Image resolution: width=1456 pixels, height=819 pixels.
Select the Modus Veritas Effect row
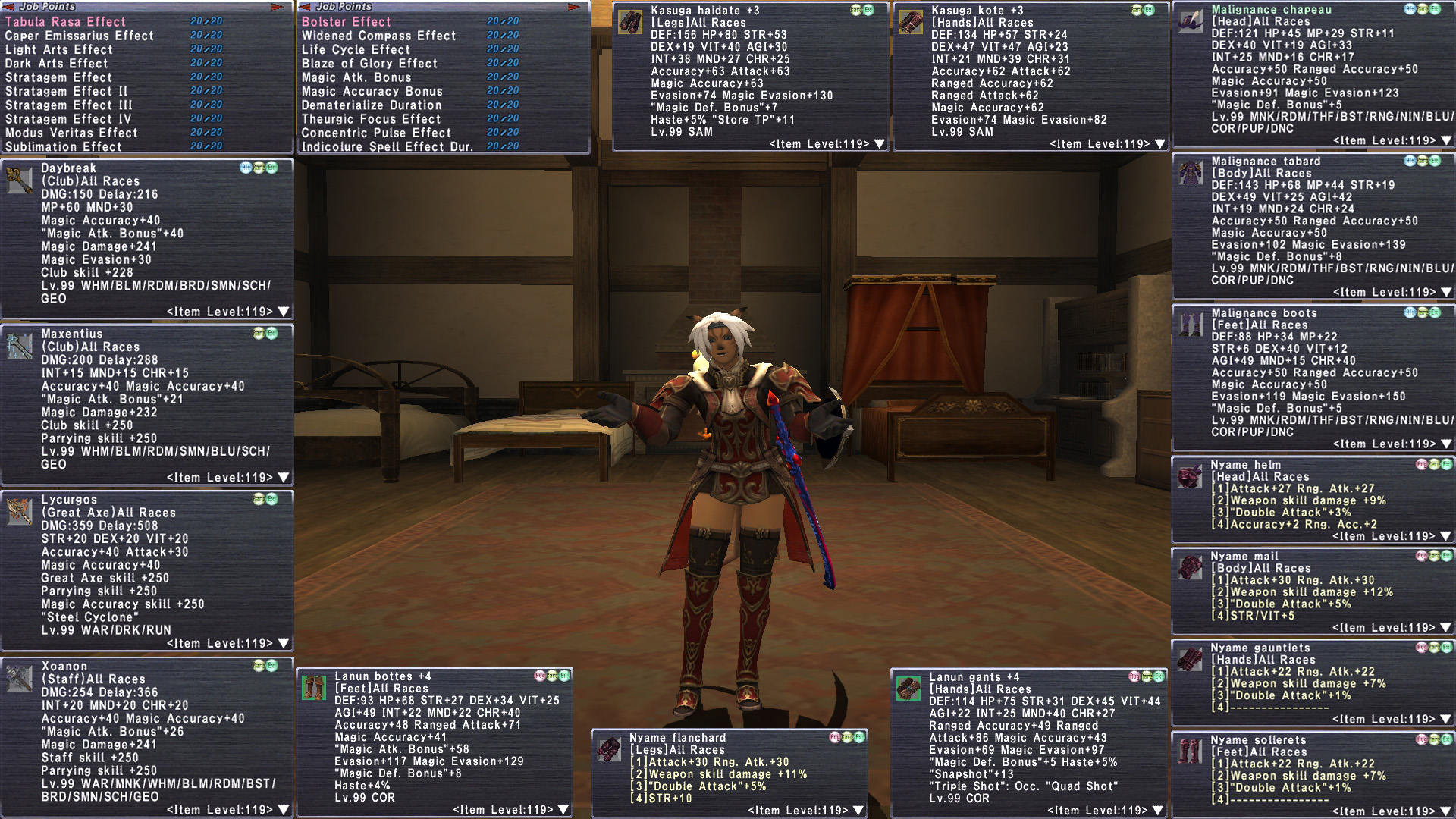[71, 133]
